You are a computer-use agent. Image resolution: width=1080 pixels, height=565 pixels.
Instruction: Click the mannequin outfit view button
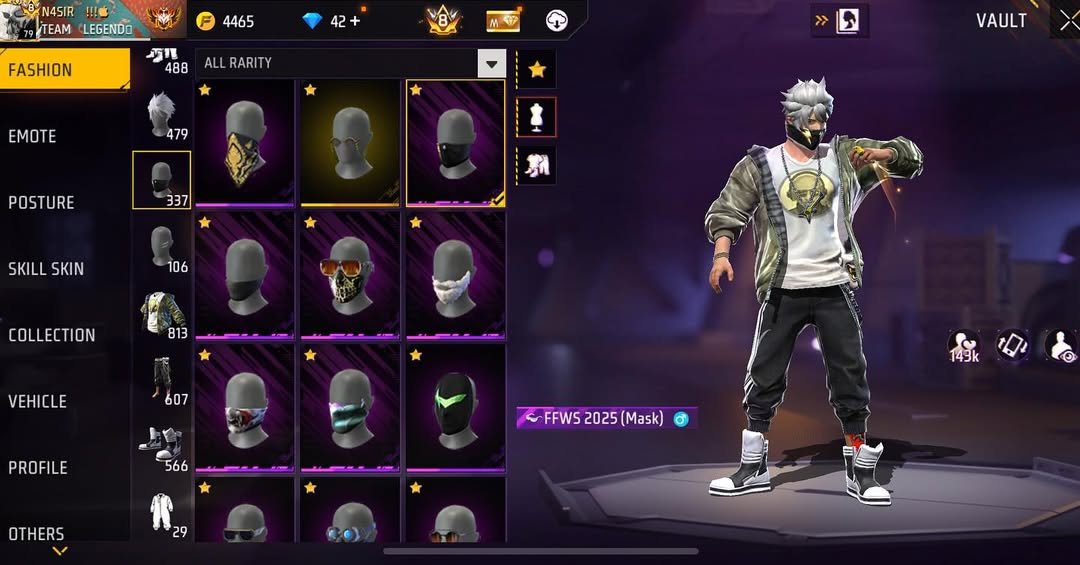click(x=537, y=117)
